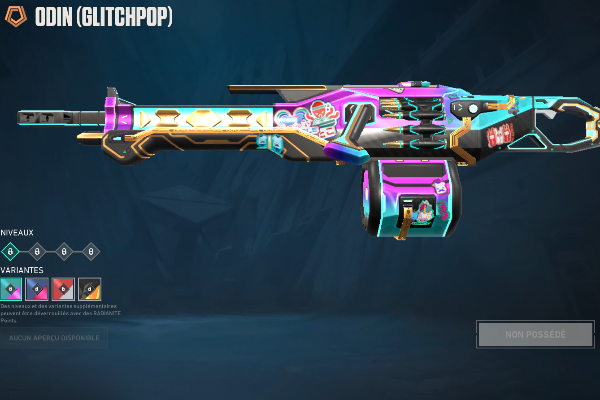
Task: Choose the blue and magenta variant
Action: pyautogui.click(x=38, y=289)
